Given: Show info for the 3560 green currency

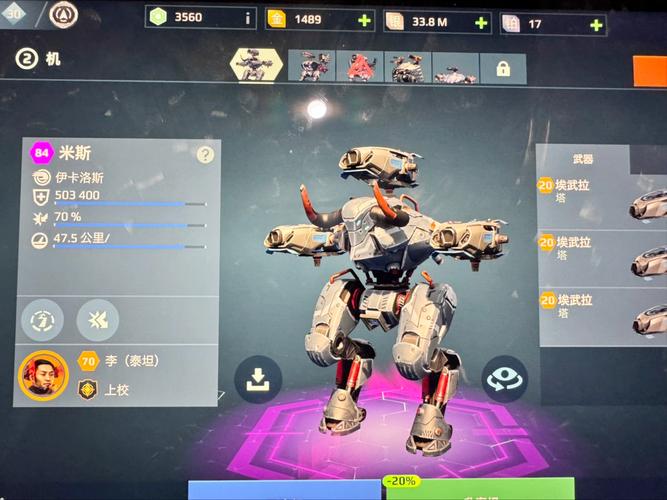Looking at the screenshot, I should tap(248, 17).
